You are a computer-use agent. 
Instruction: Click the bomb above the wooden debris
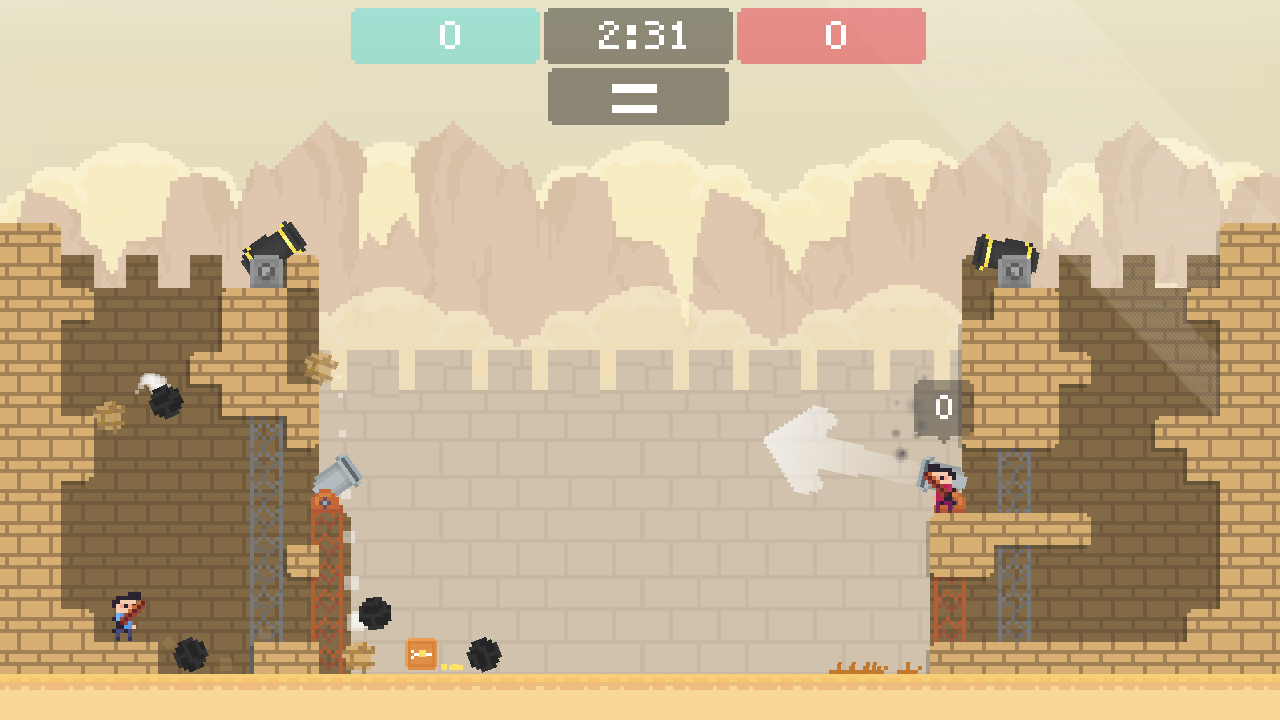(x=377, y=613)
